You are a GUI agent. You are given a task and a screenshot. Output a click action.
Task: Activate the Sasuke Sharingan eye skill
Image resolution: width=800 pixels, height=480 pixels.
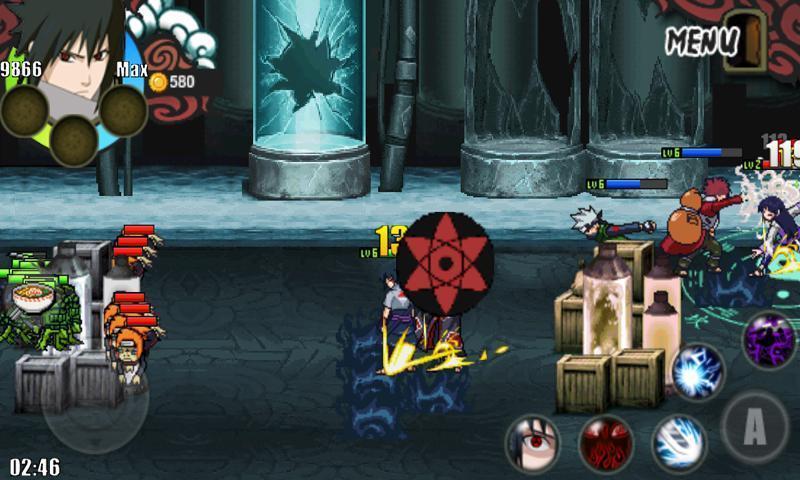click(532, 442)
